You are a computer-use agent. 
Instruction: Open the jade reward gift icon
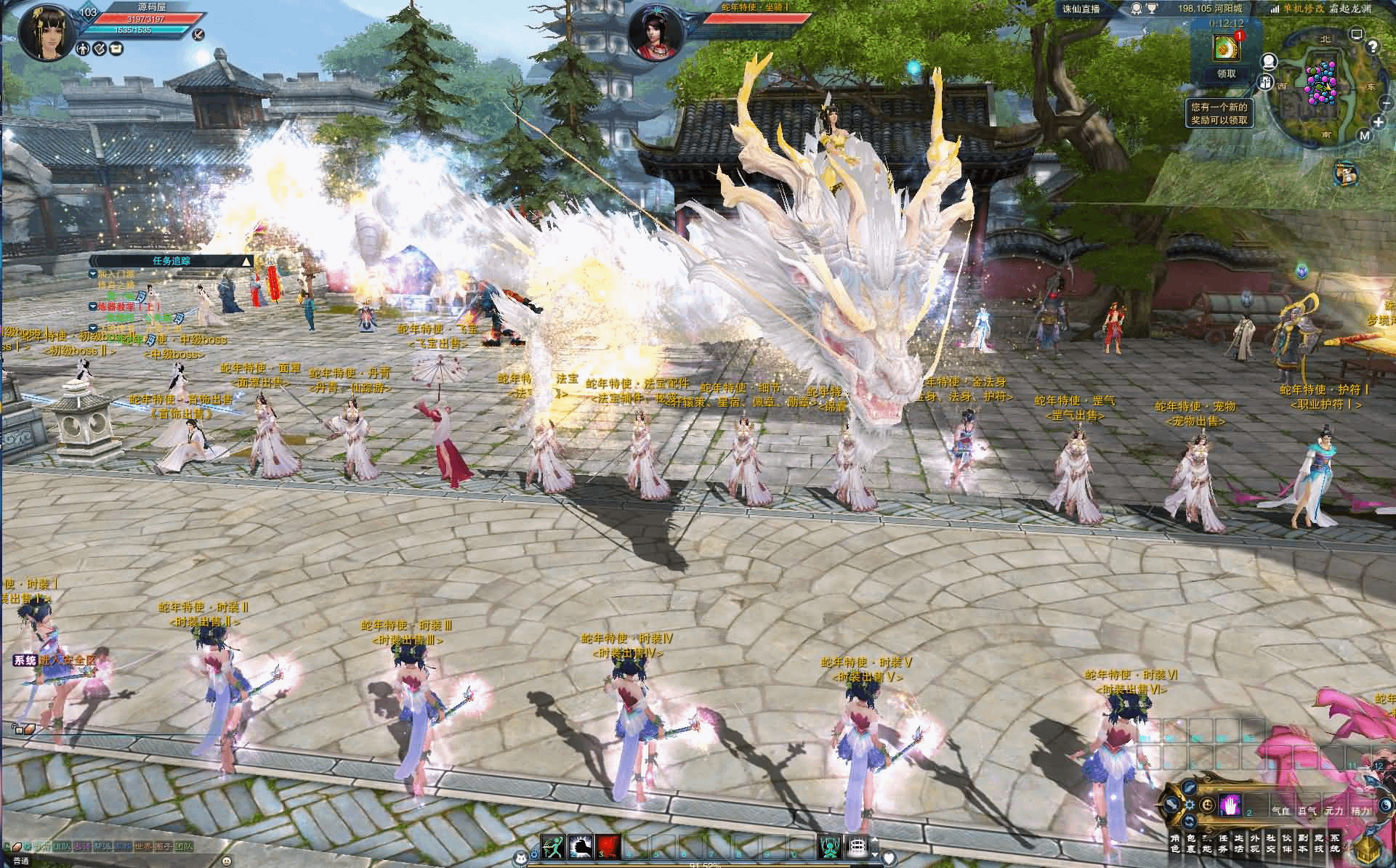(1225, 48)
